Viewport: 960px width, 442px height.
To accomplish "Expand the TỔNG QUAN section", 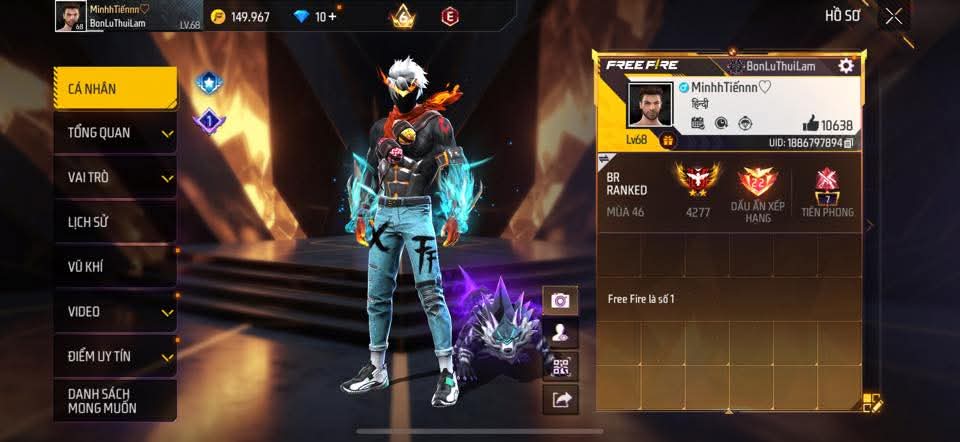I will [x=114, y=133].
